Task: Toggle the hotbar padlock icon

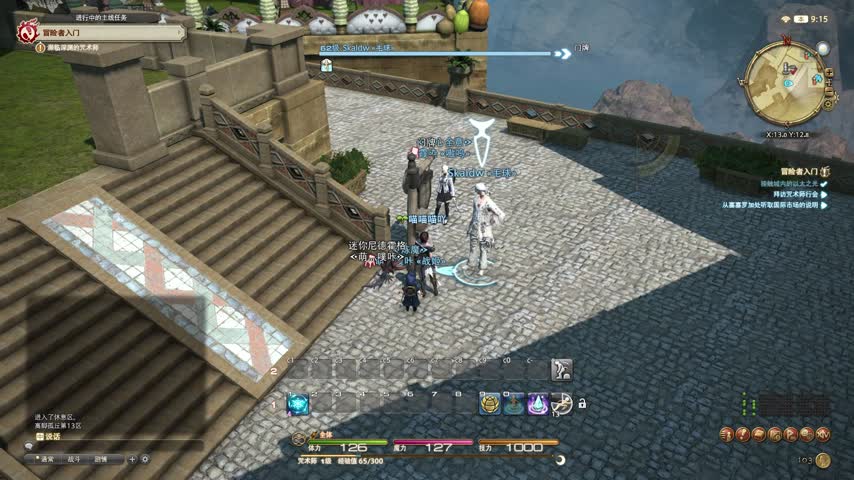Action: [x=582, y=404]
